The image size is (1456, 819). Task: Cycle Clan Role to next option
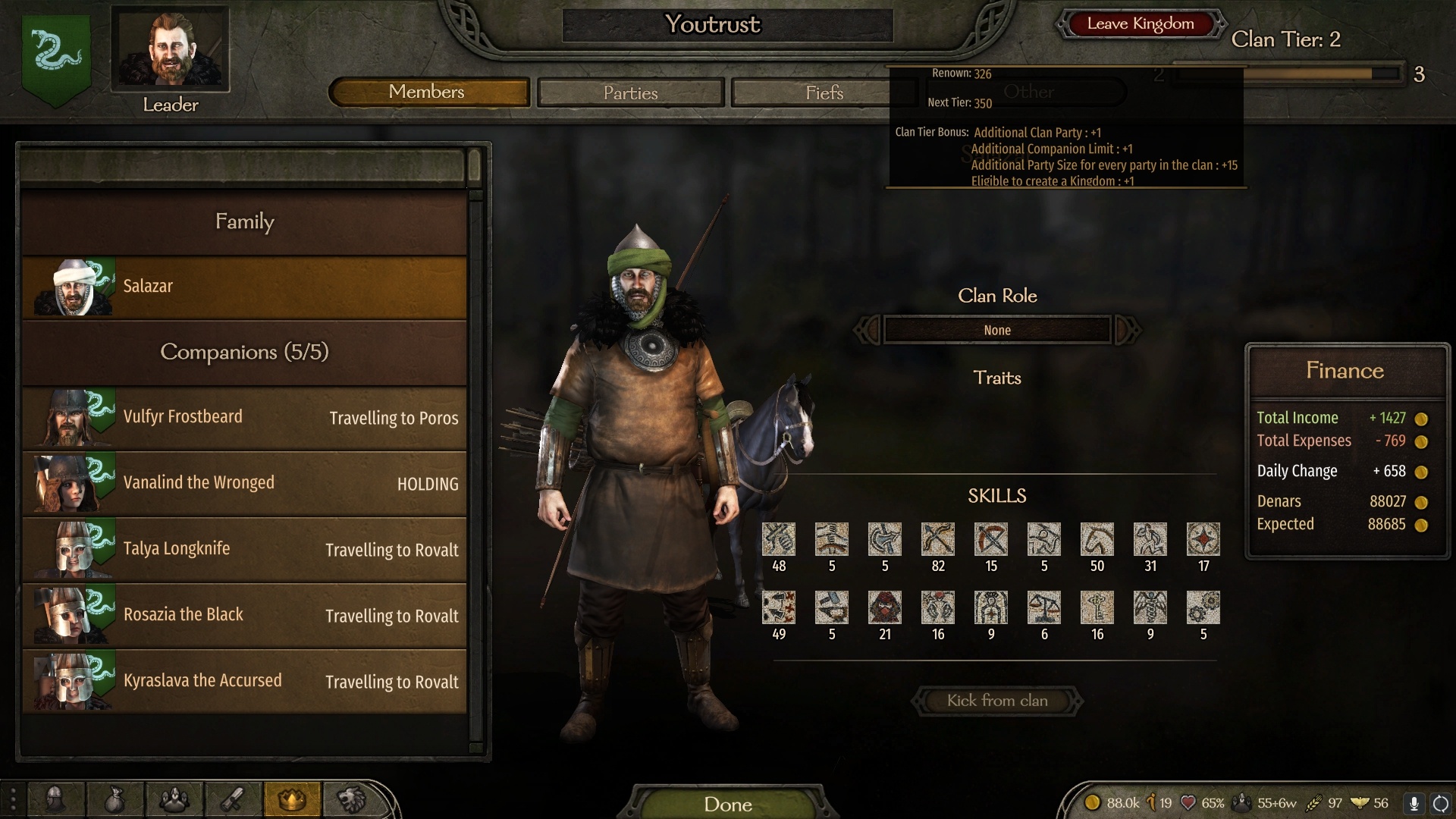(1127, 330)
